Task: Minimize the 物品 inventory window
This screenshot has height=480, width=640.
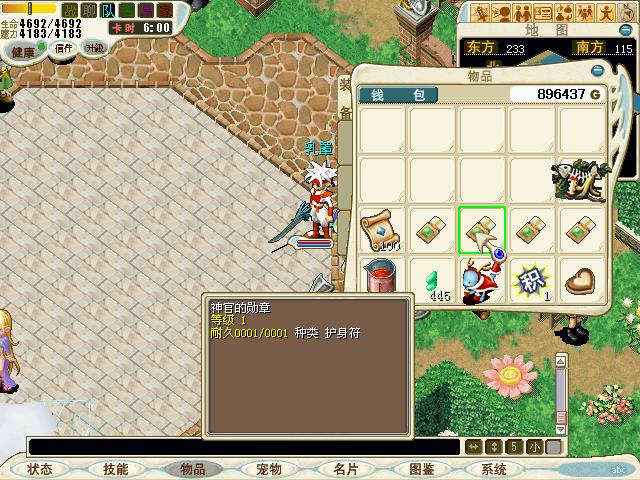Action: tap(597, 71)
